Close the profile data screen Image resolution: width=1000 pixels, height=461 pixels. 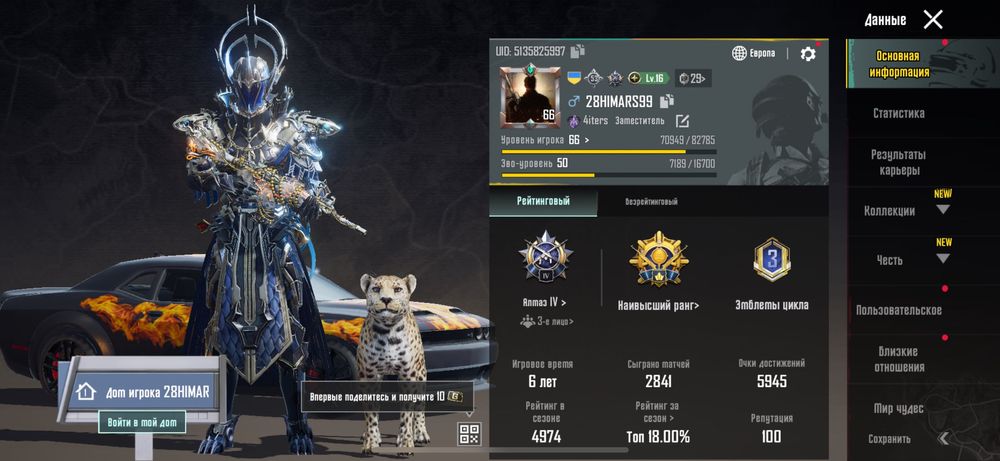click(932, 19)
